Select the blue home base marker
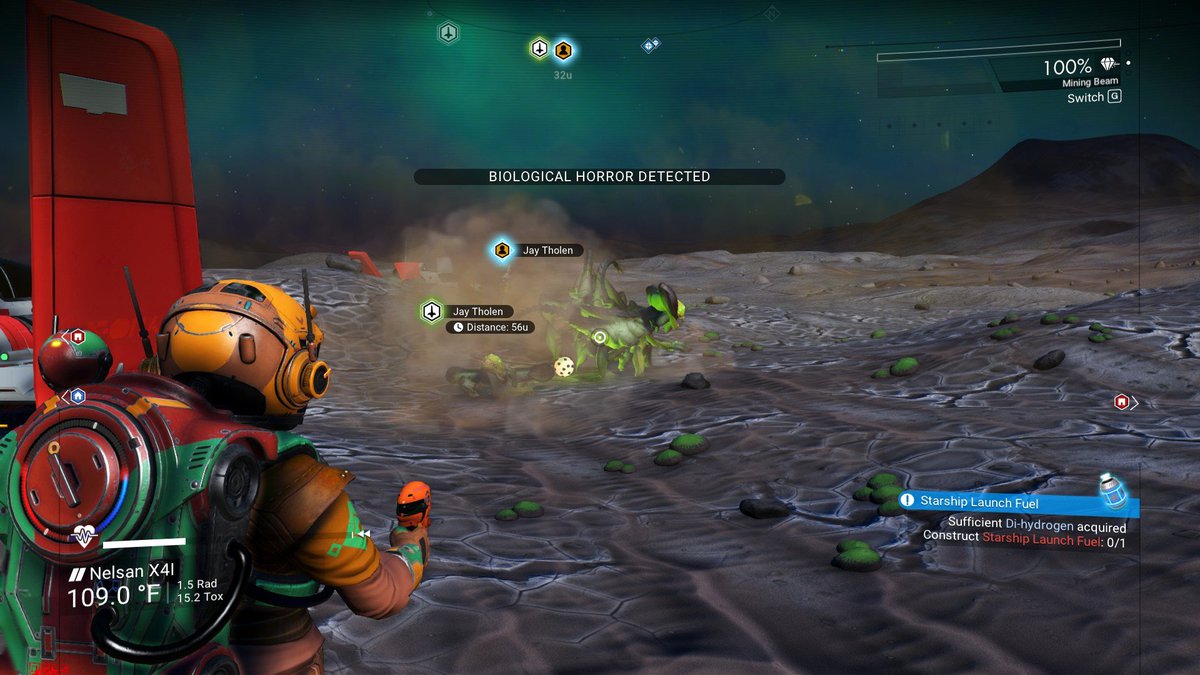1200x675 pixels. coord(77,396)
